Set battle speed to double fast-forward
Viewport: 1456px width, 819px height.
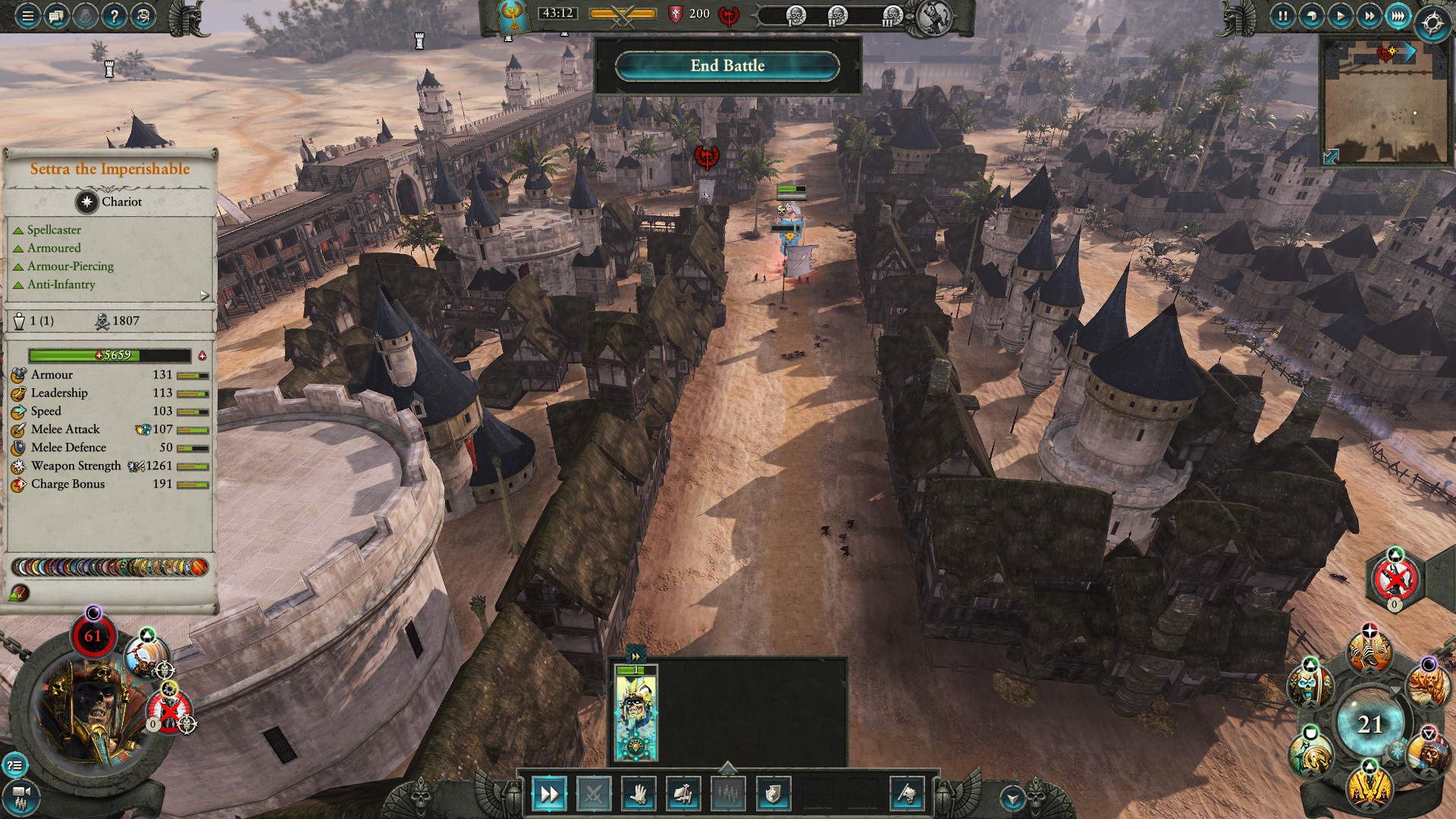(x=1369, y=16)
